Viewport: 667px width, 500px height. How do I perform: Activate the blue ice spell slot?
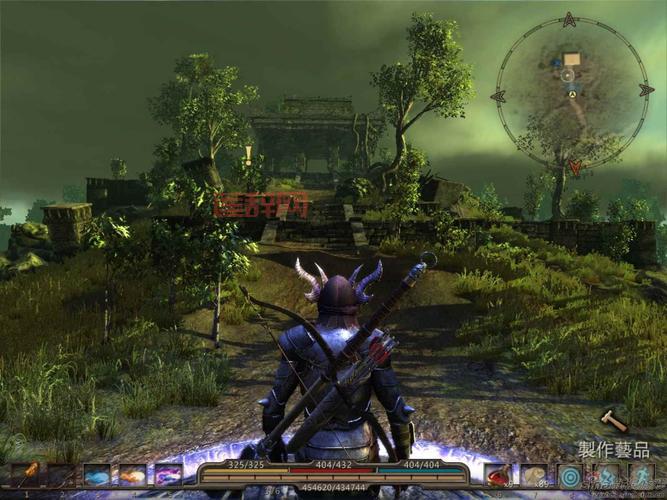97,475
